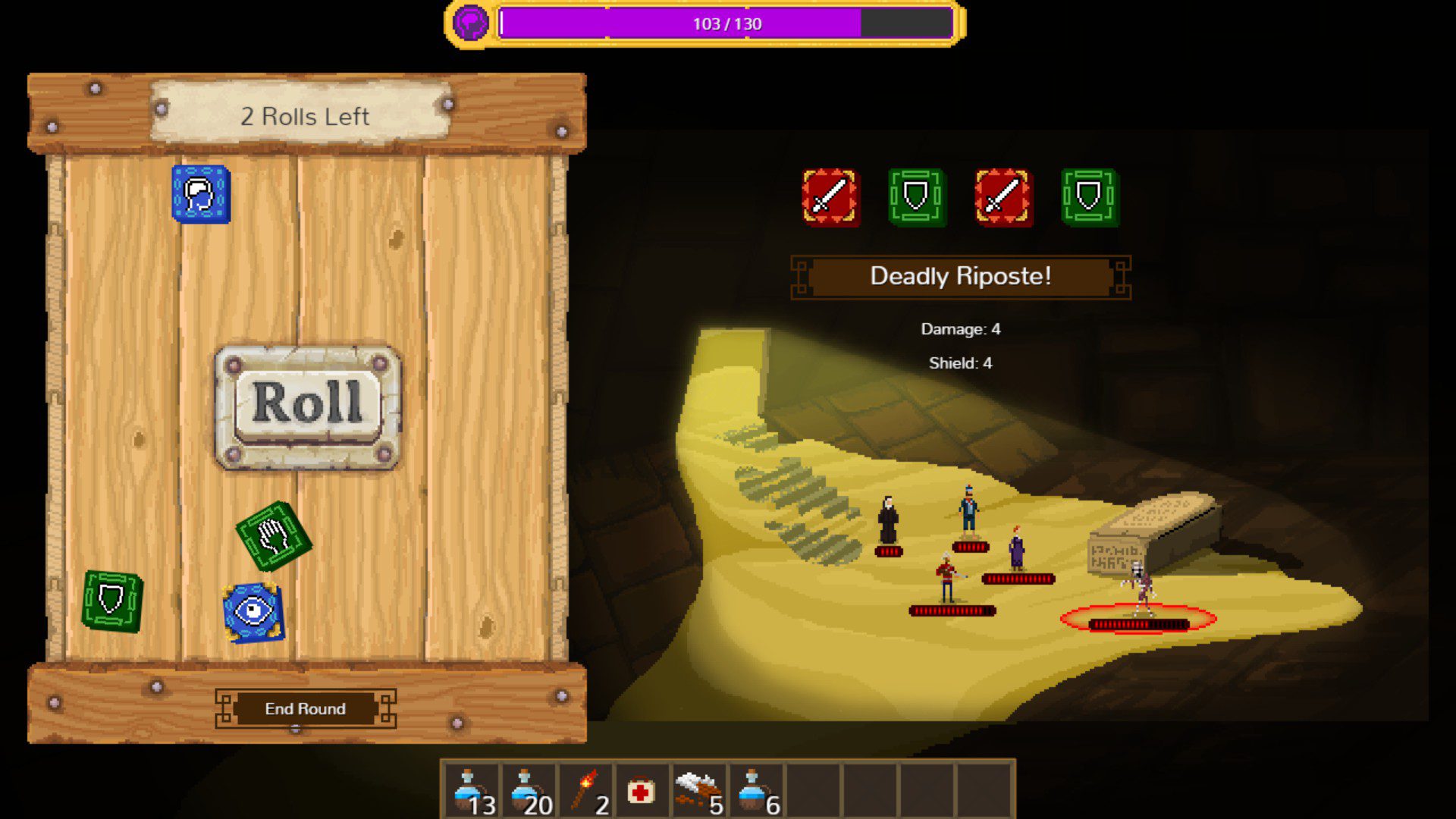Select the green shield die on the board
The width and height of the screenshot is (1456, 819).
pyautogui.click(x=112, y=601)
